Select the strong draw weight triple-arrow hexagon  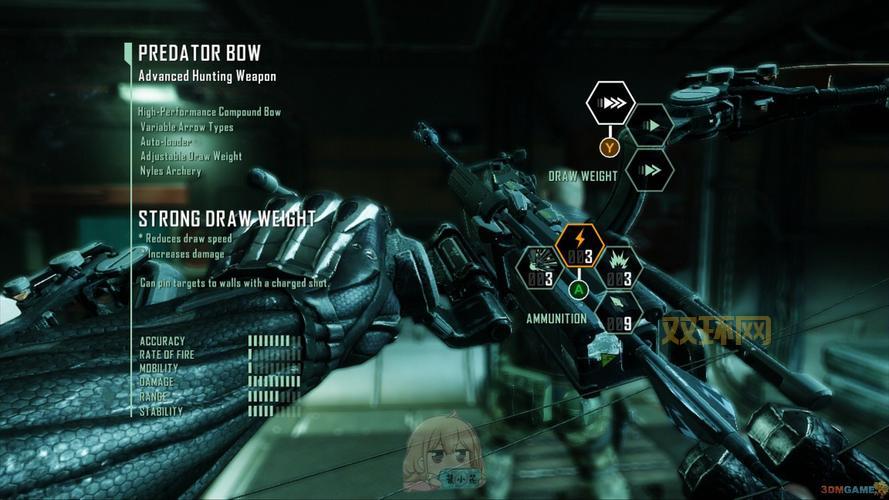pyautogui.click(x=610, y=103)
